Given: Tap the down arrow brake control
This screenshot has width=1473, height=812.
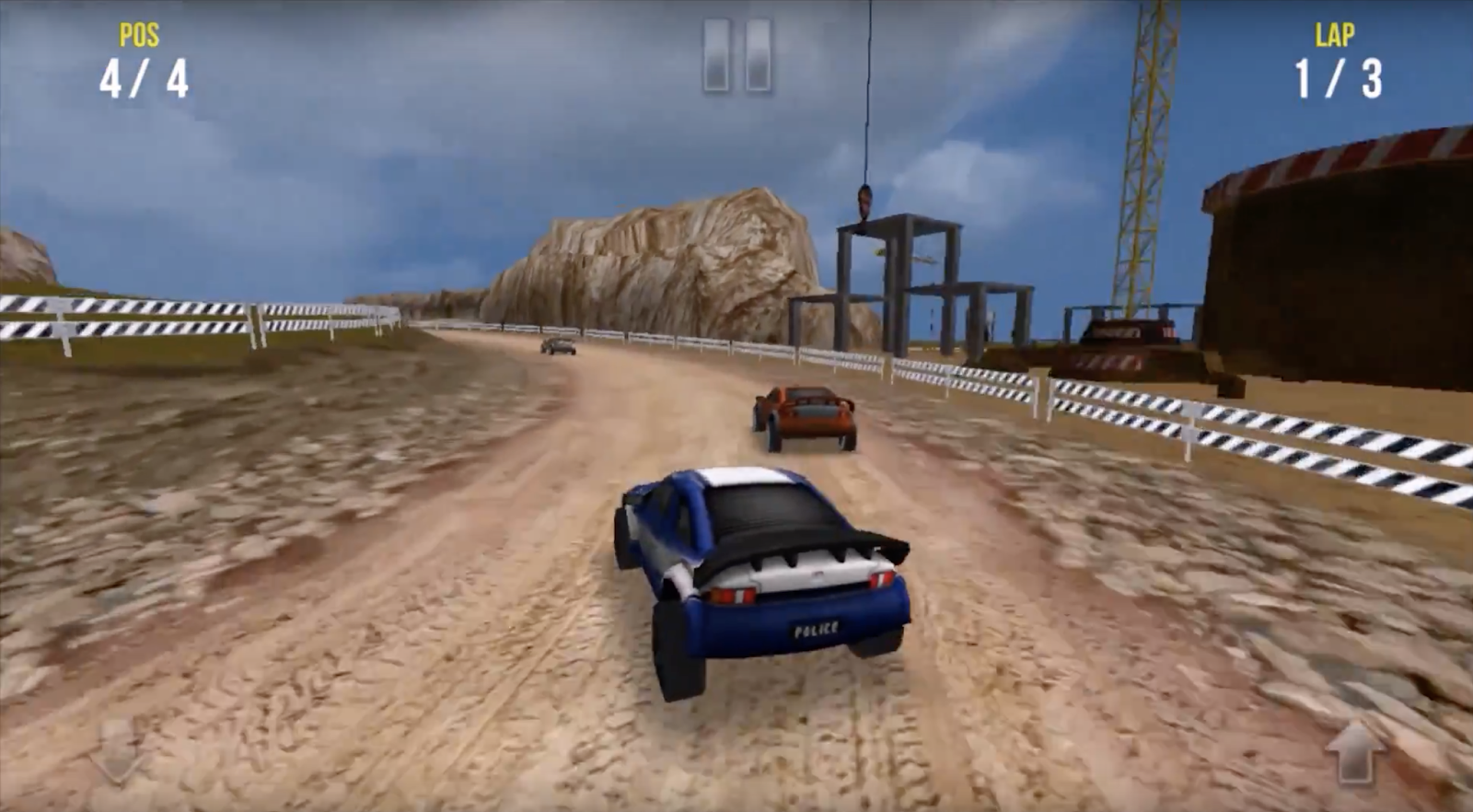Looking at the screenshot, I should [119, 750].
